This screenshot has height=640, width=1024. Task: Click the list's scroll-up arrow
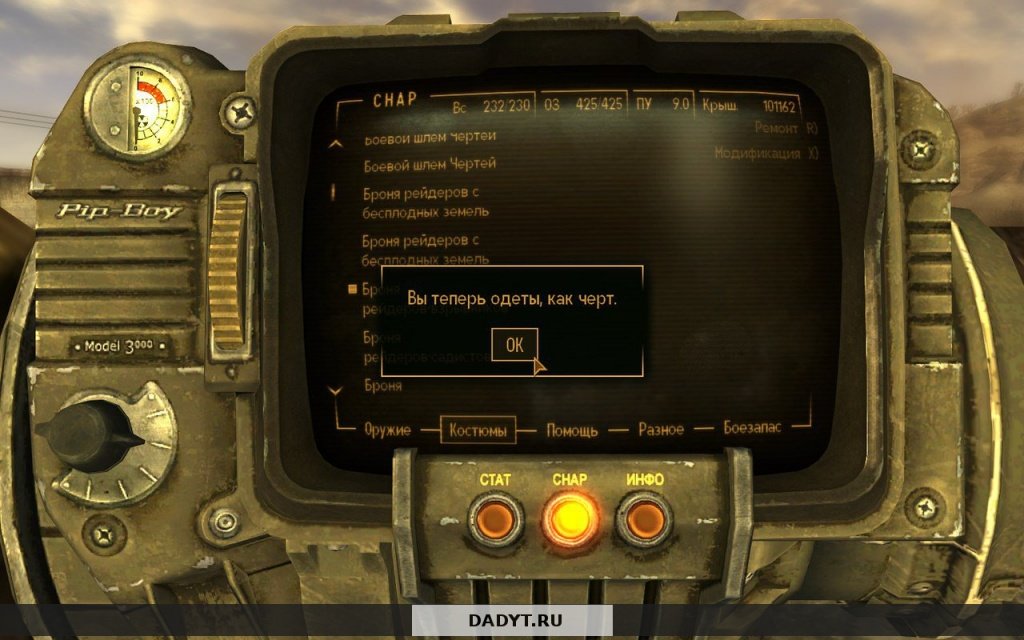pos(336,144)
